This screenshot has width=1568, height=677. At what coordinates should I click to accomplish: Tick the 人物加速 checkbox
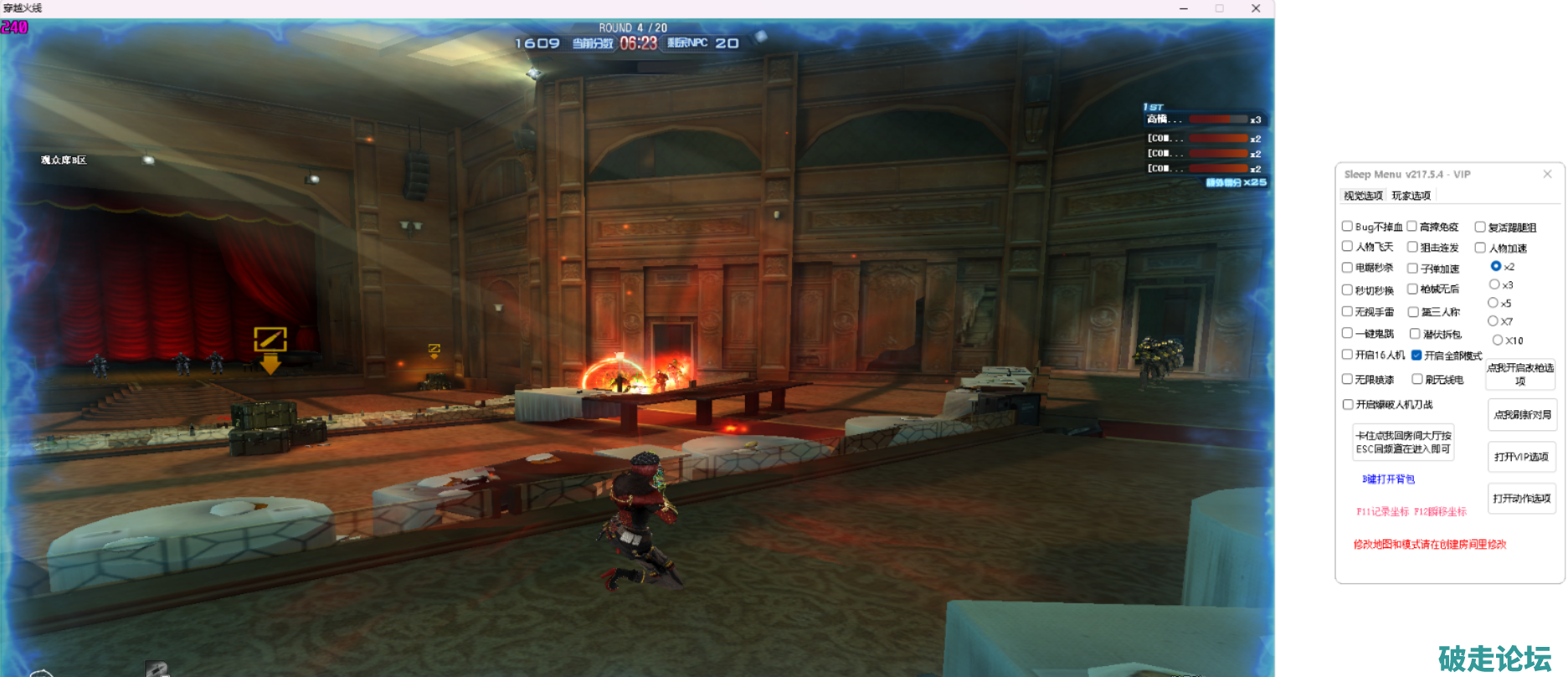point(1480,248)
